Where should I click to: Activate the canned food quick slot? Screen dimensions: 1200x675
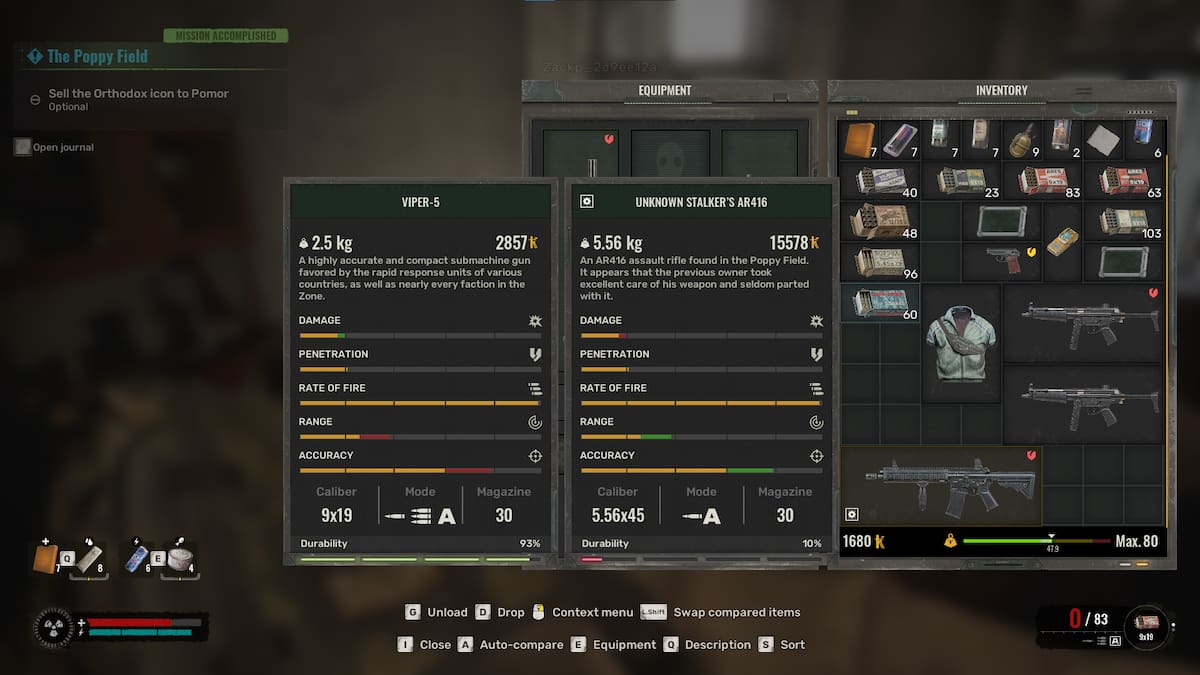[181, 559]
